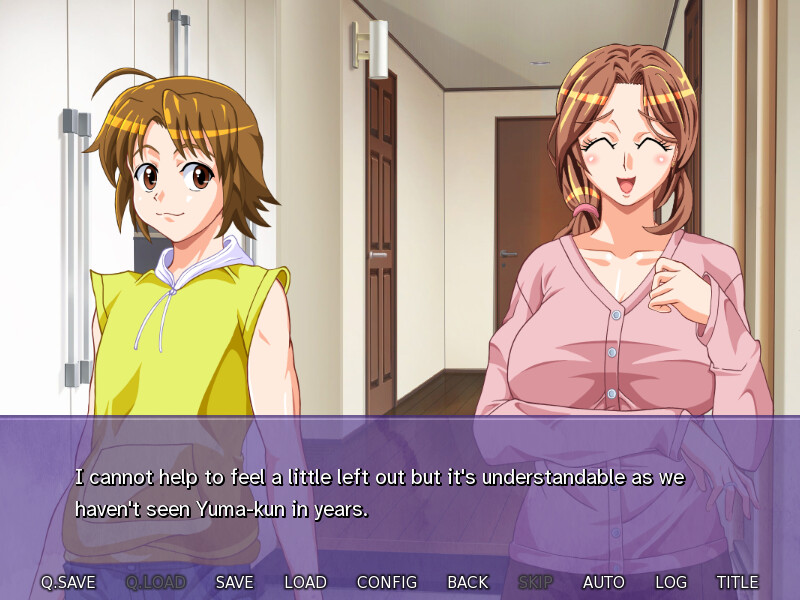Screen dimensions: 800x600
Task: Go BACK to the previous line
Action: point(468,582)
